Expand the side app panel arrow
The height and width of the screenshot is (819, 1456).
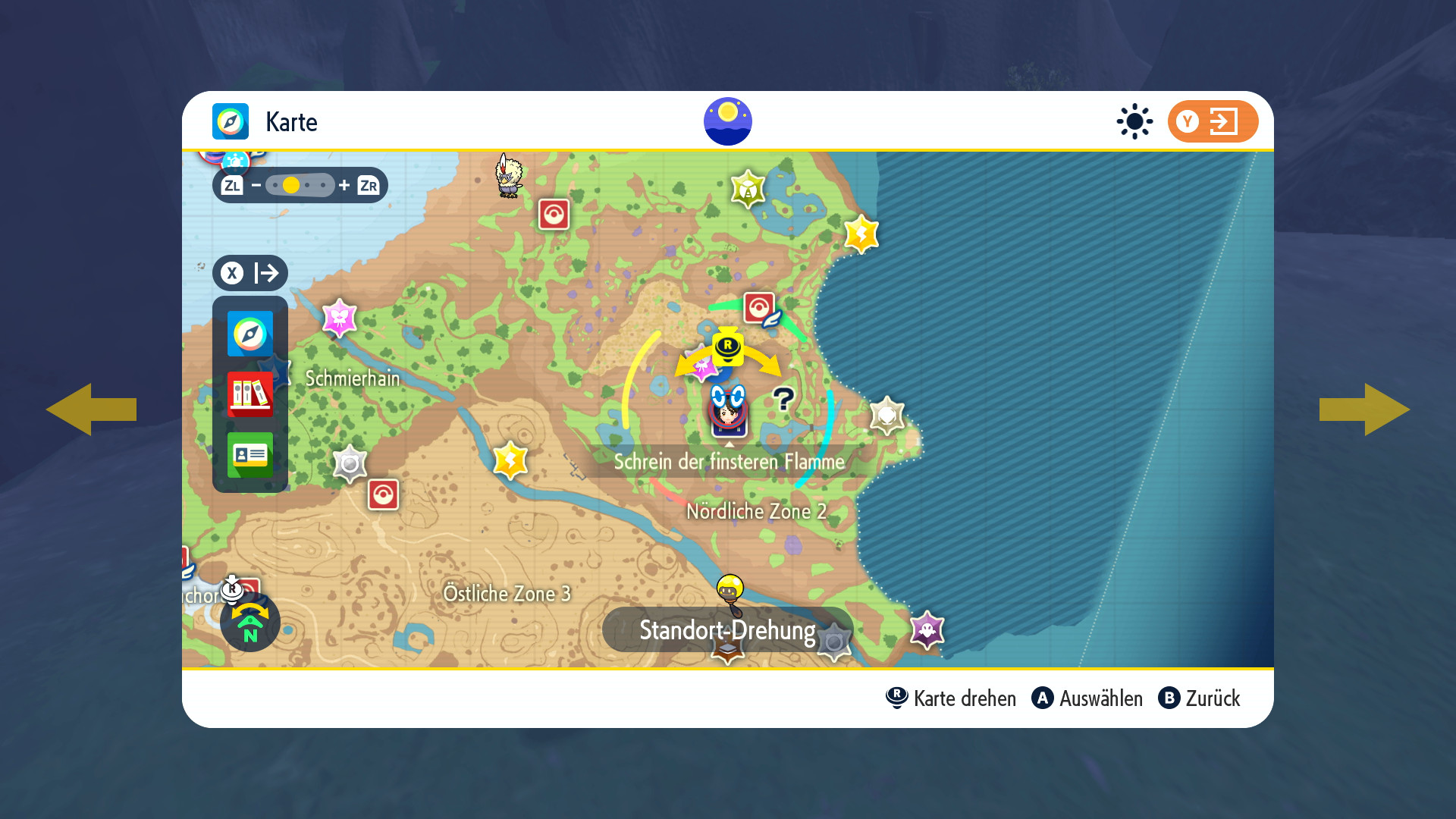point(250,273)
